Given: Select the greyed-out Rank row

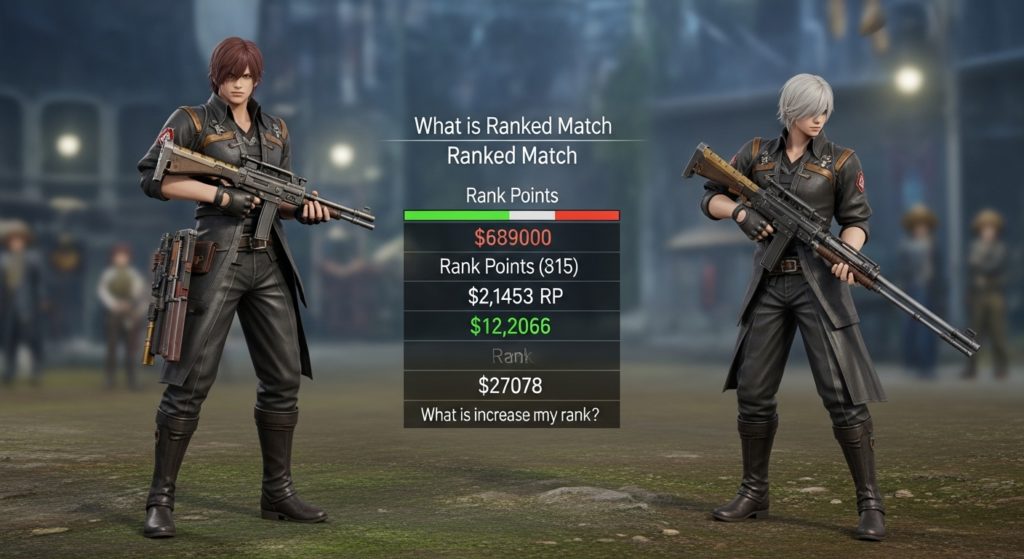Looking at the screenshot, I should point(511,355).
